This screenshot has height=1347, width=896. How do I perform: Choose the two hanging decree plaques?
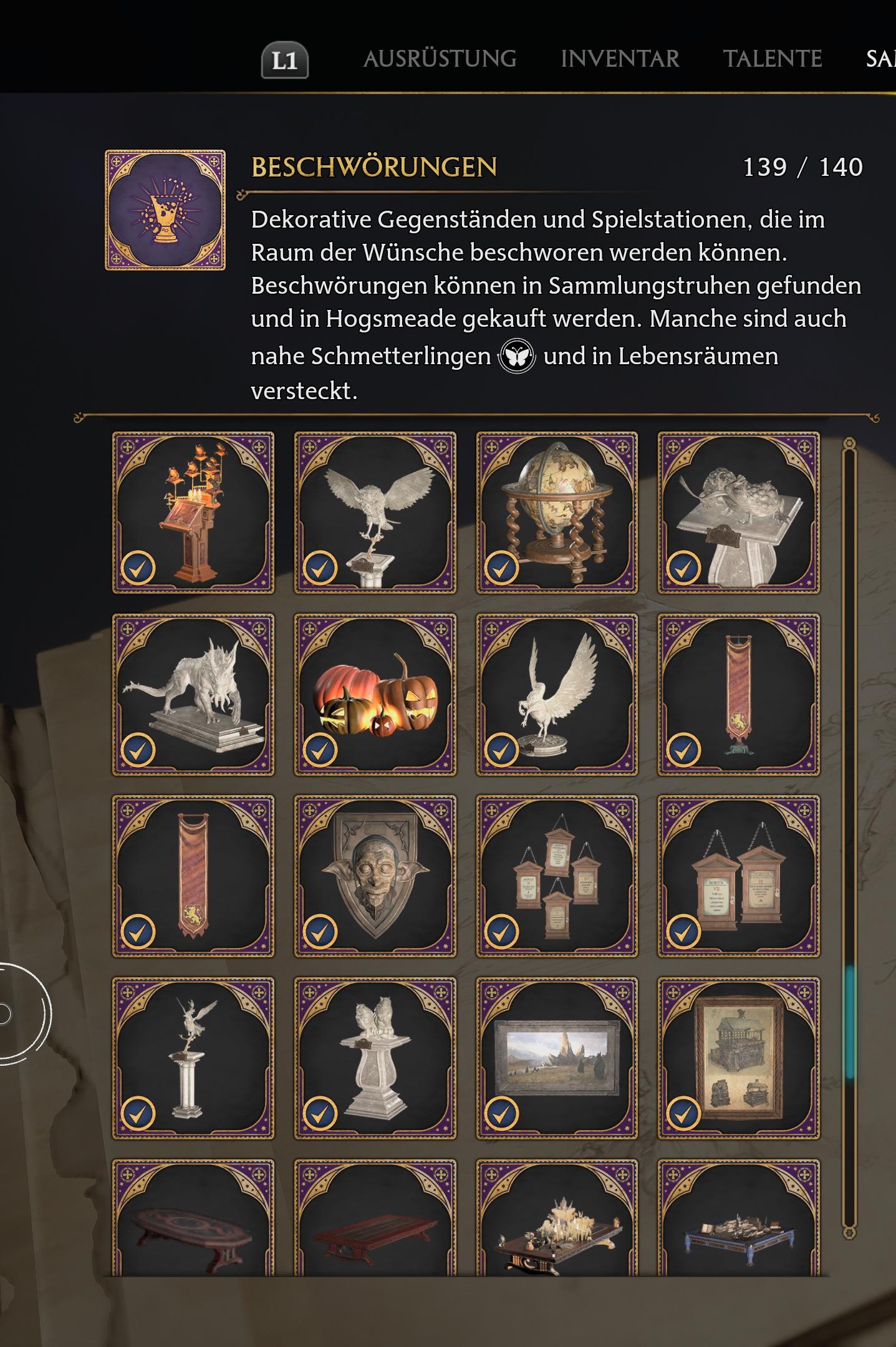pyautogui.click(x=739, y=876)
